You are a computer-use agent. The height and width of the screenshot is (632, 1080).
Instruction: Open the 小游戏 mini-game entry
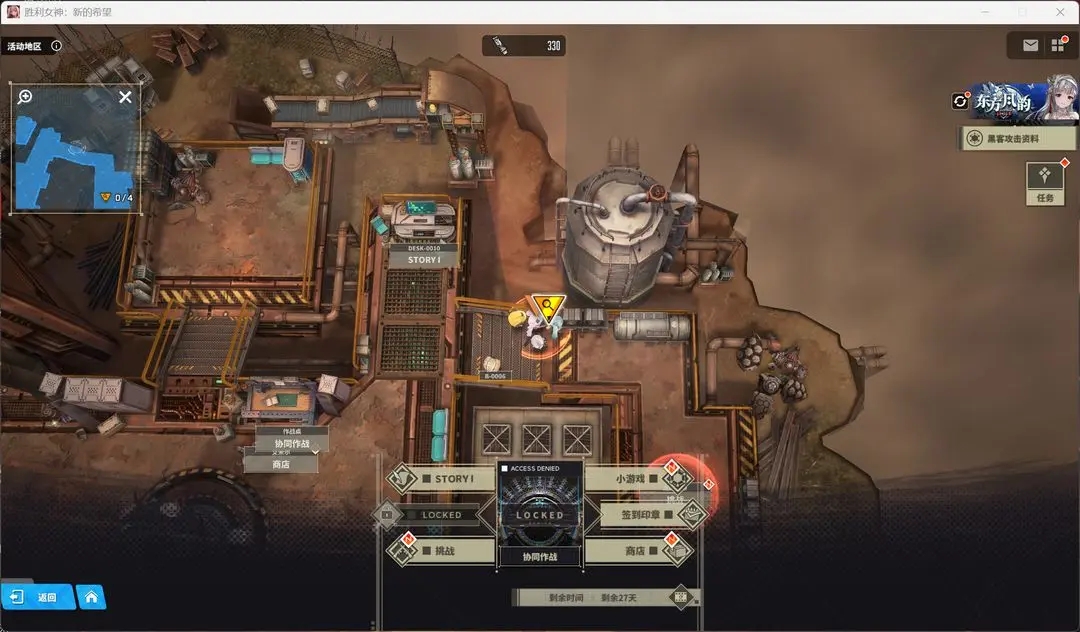634,479
